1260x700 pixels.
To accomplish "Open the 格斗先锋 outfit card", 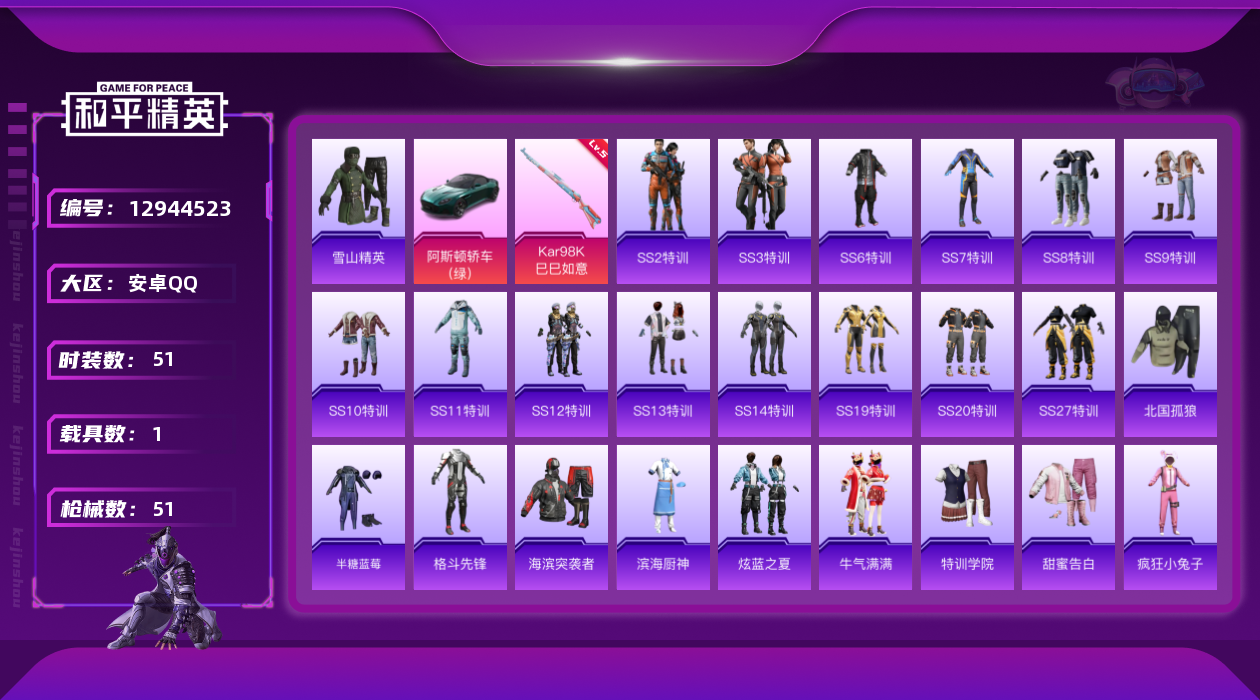I will [x=460, y=517].
